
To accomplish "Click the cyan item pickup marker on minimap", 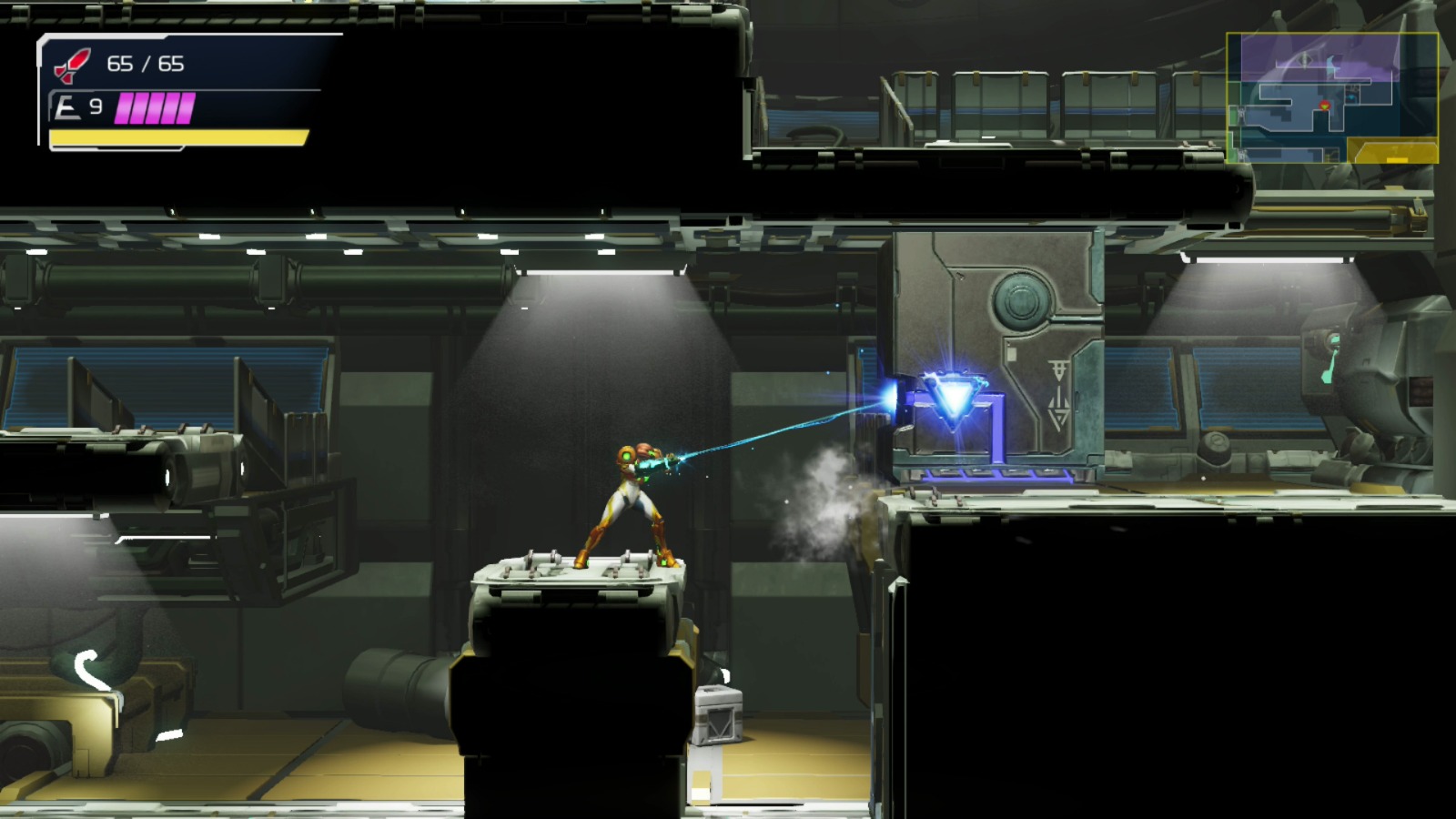I will (1351, 96).
